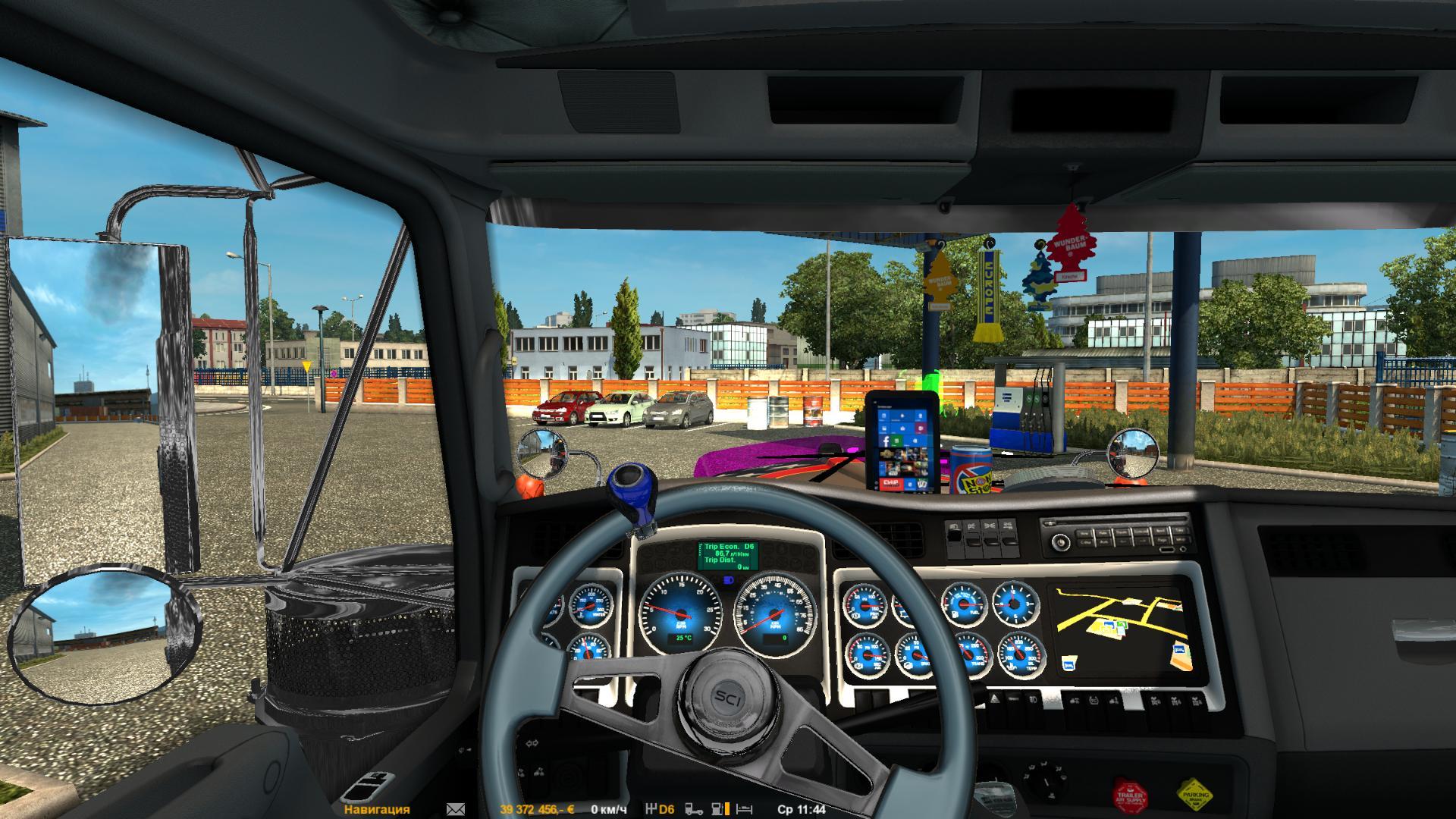1456x819 pixels.
Task: Open the mail envelope icon
Action: click(456, 809)
